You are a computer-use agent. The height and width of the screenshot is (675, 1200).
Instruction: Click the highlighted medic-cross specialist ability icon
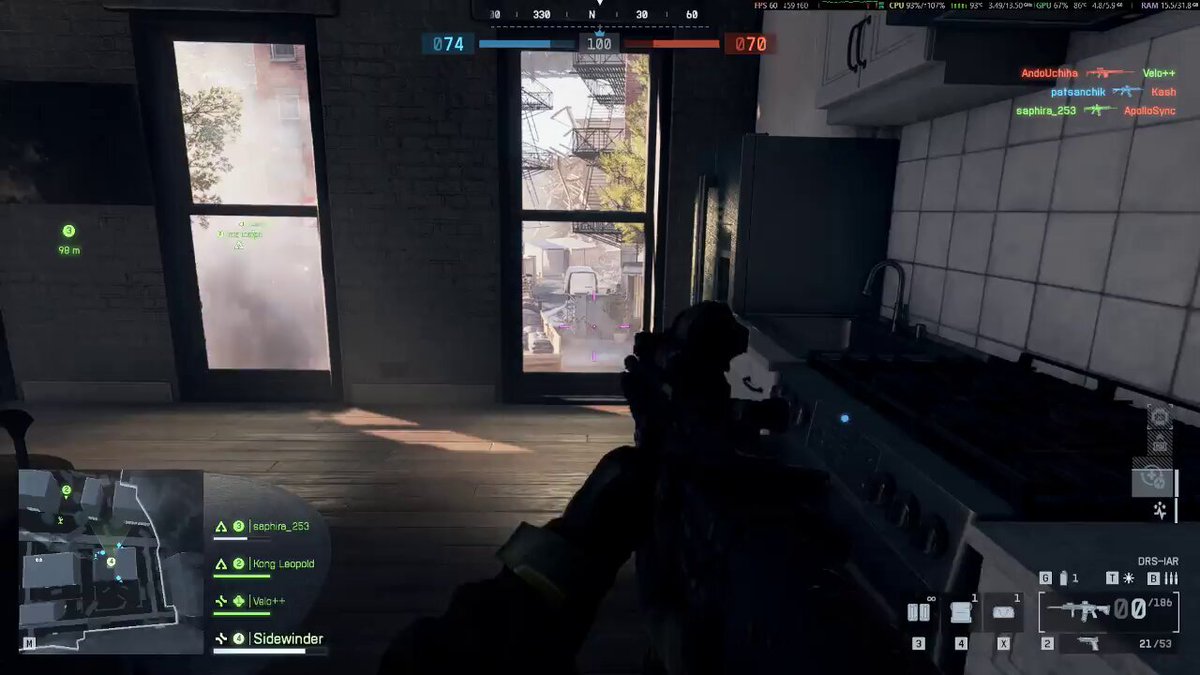[1155, 479]
